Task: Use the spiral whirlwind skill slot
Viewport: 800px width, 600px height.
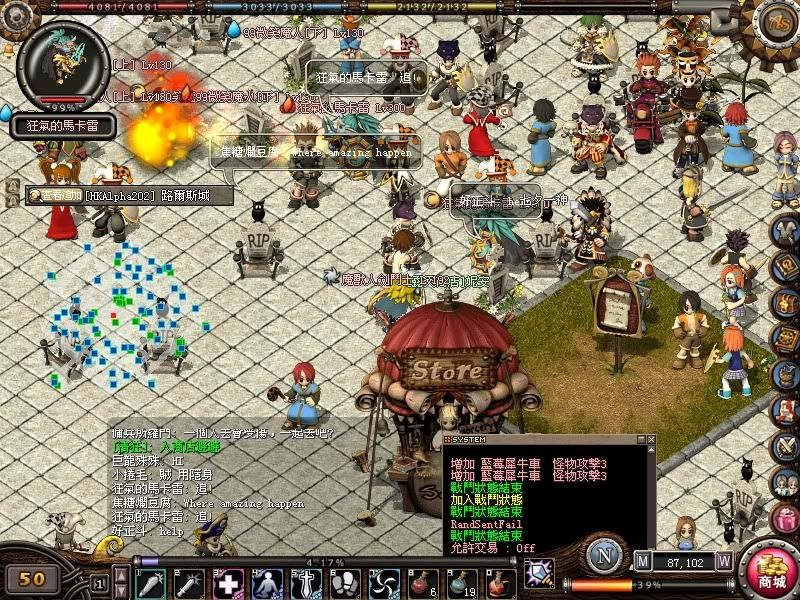Action: (x=384, y=583)
